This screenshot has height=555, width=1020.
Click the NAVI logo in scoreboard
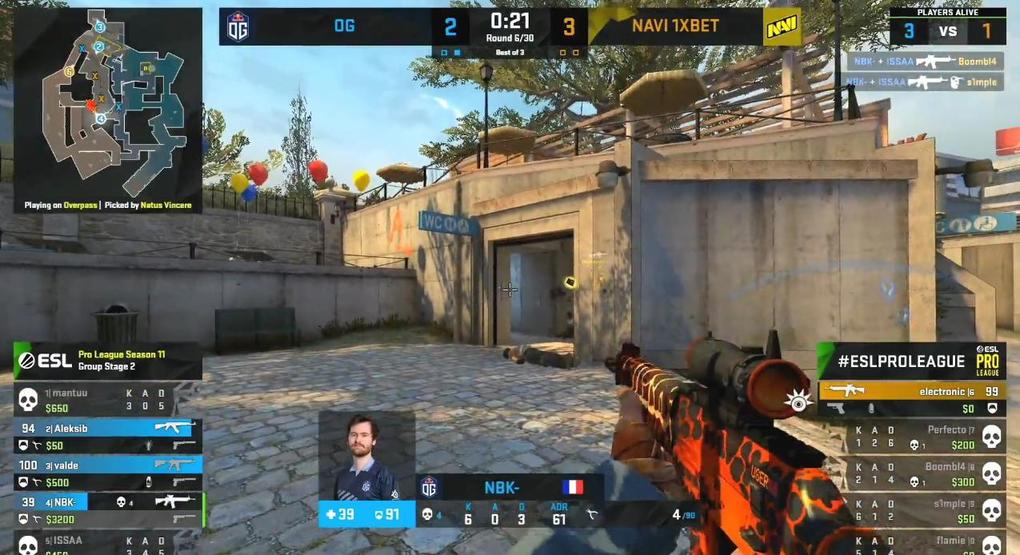tap(779, 27)
